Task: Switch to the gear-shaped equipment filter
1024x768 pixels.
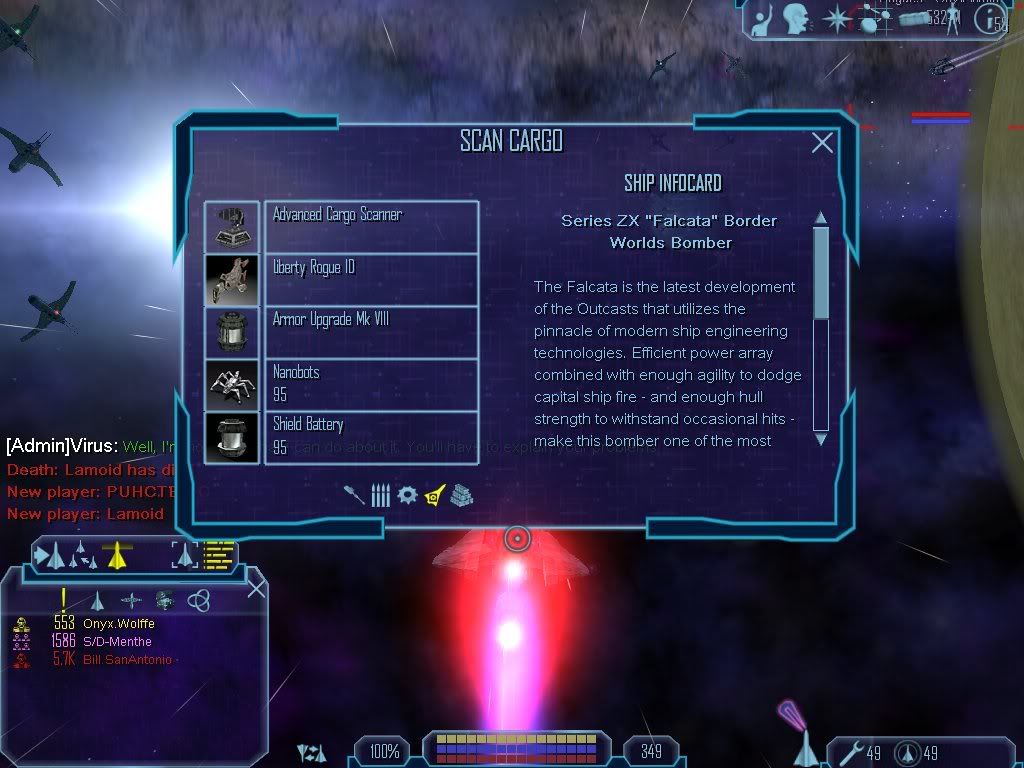Action: (x=407, y=495)
